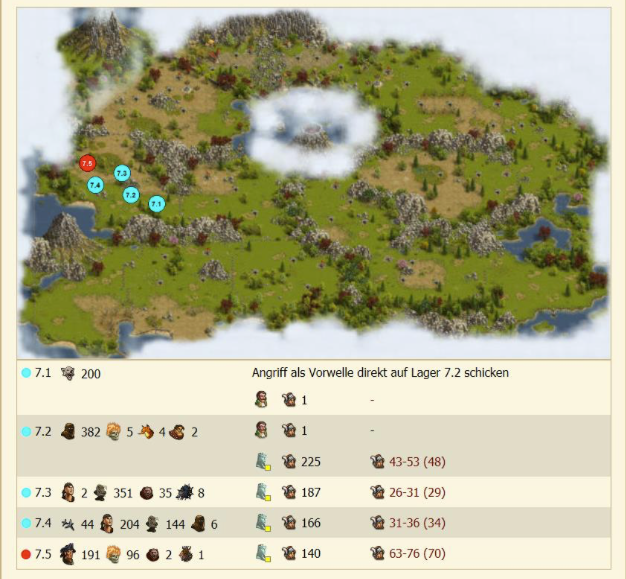Select the 7.1 row in the camp table
This screenshot has height=579, width=626.
[x=41, y=373]
